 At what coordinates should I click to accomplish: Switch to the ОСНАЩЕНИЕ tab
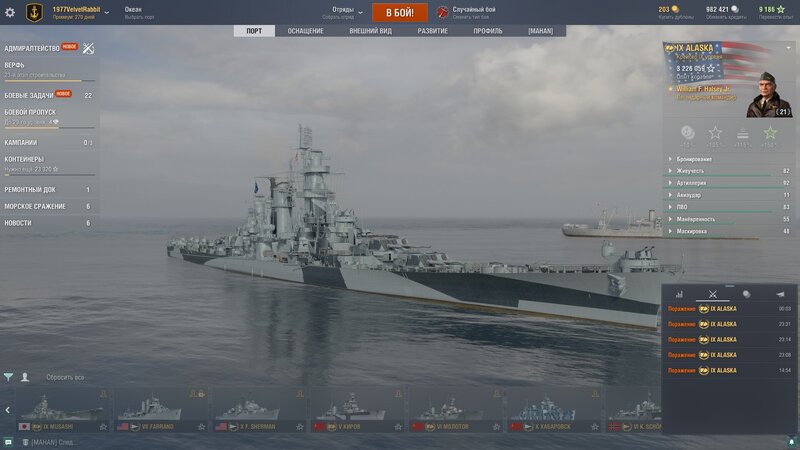pos(306,31)
